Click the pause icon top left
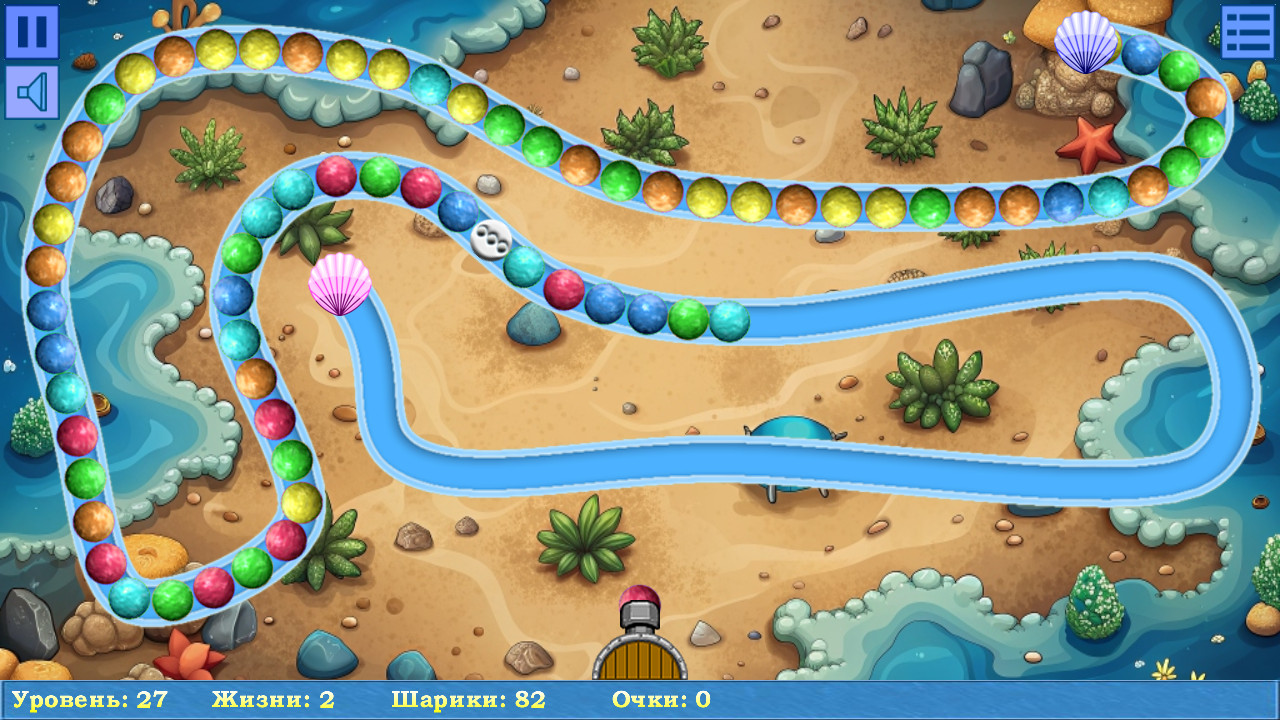The height and width of the screenshot is (720, 1280). pos(33,33)
